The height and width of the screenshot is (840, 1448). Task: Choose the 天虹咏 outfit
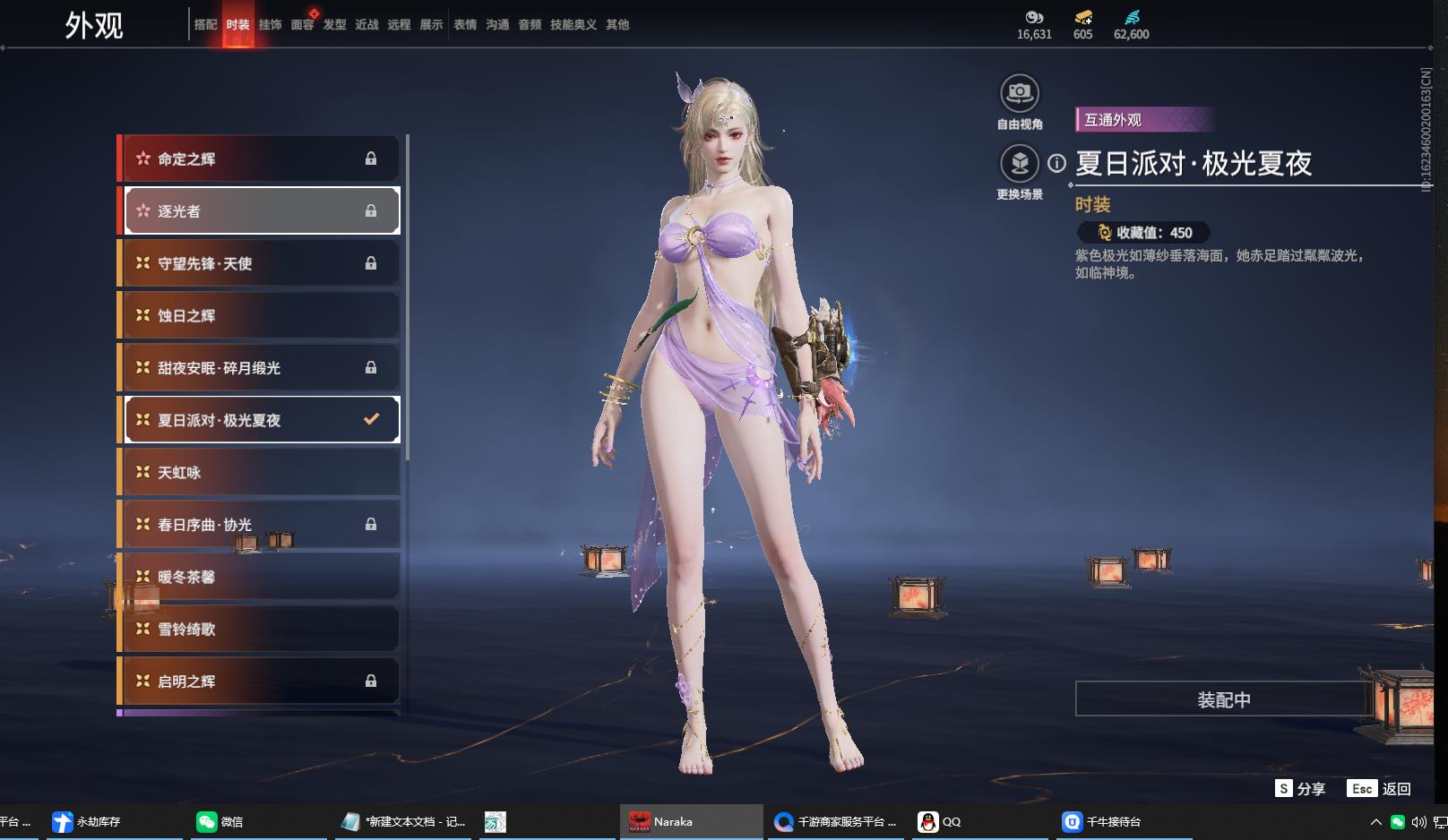pos(260,472)
